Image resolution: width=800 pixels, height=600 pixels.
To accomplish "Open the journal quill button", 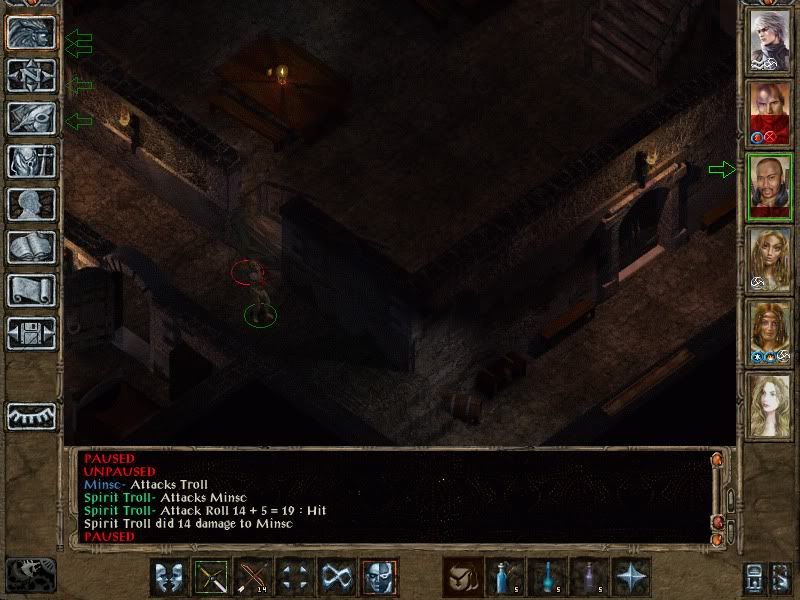I will coord(30,119).
